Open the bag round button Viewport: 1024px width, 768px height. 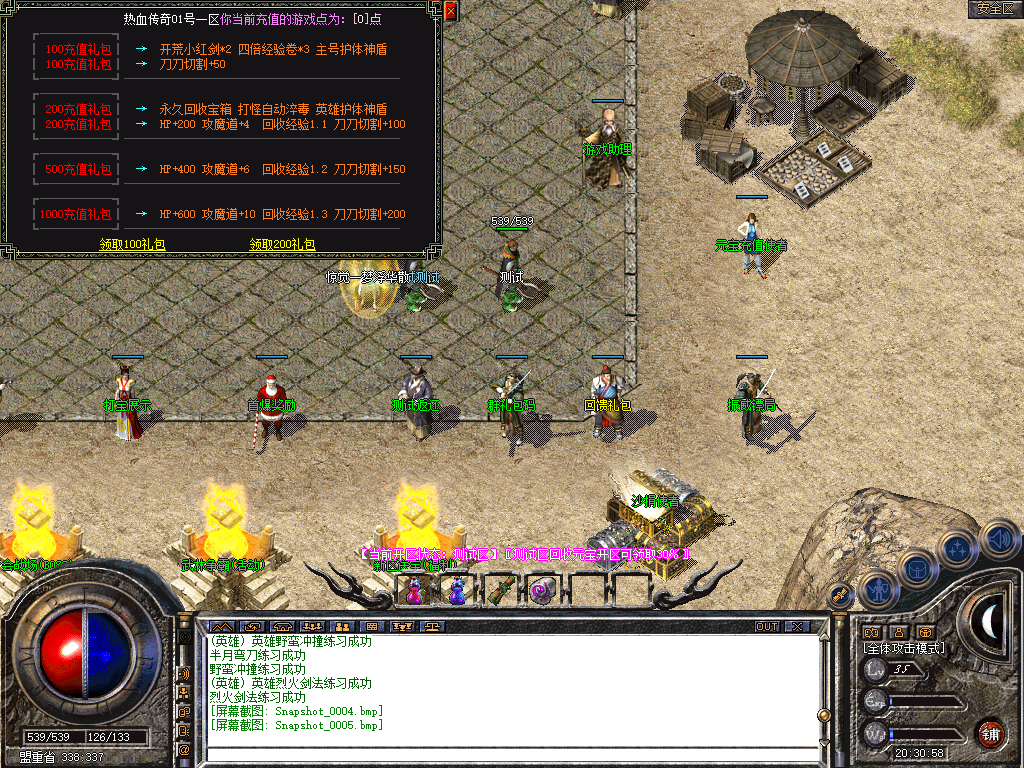916,568
